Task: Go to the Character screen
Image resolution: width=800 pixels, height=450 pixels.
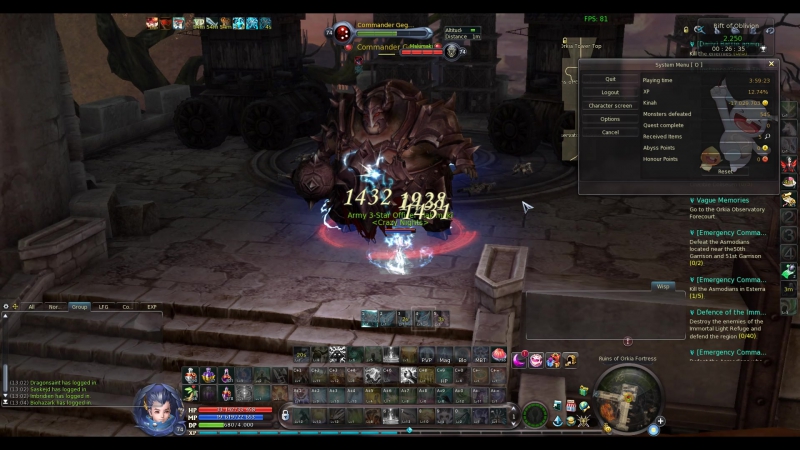Action: (610, 105)
